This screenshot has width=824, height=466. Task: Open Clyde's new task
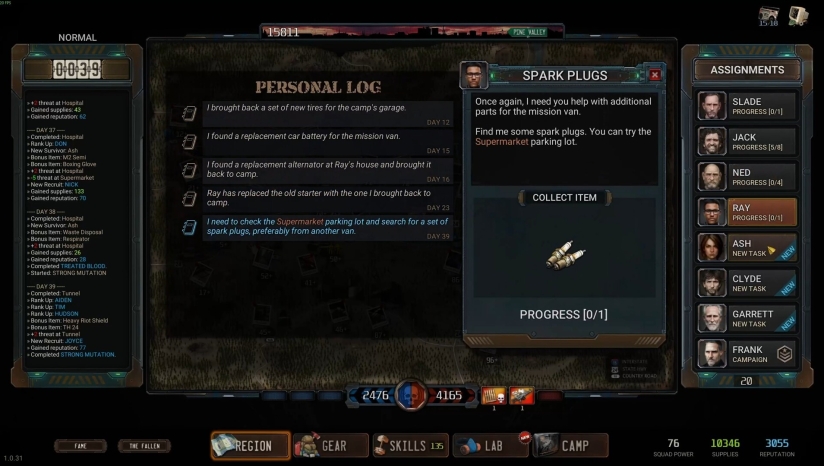[x=747, y=283]
